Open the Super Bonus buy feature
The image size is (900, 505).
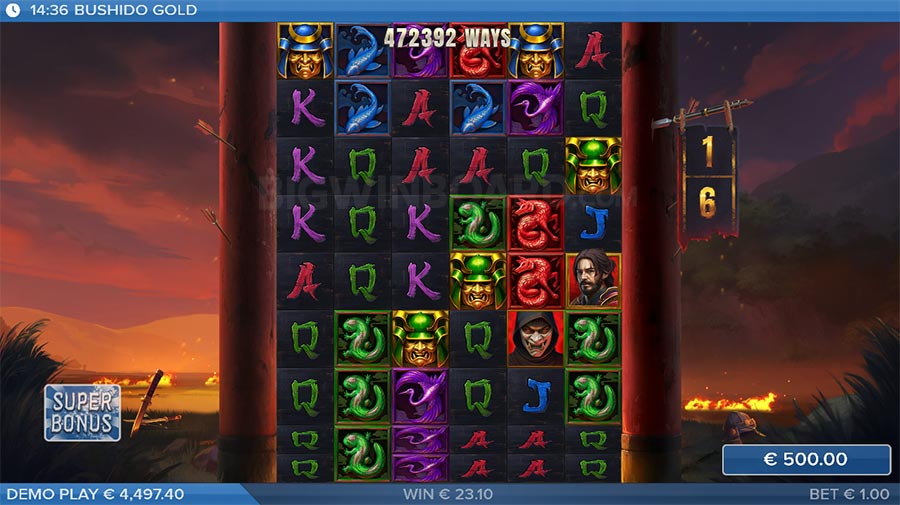82,412
